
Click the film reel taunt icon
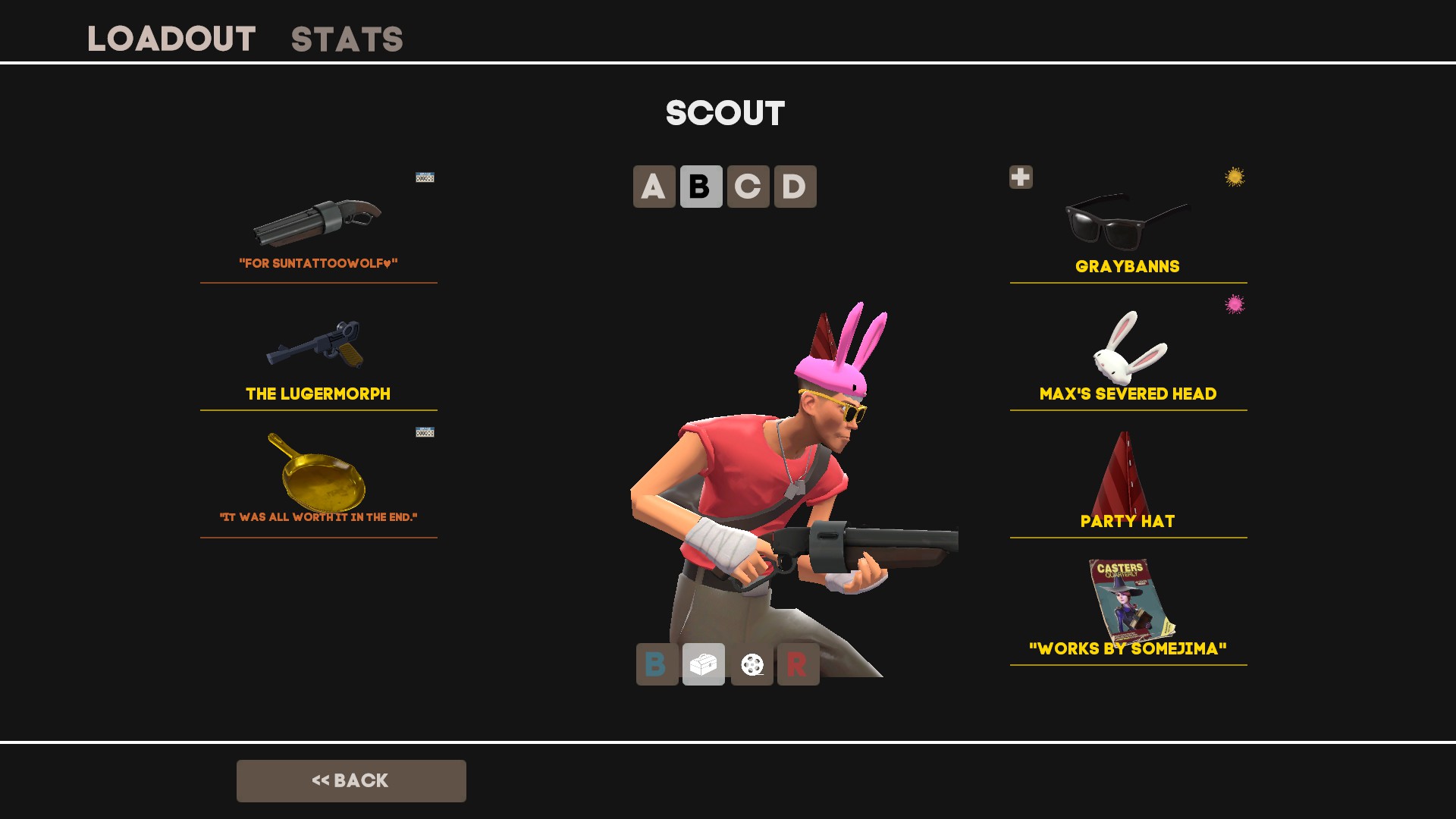[x=752, y=664]
